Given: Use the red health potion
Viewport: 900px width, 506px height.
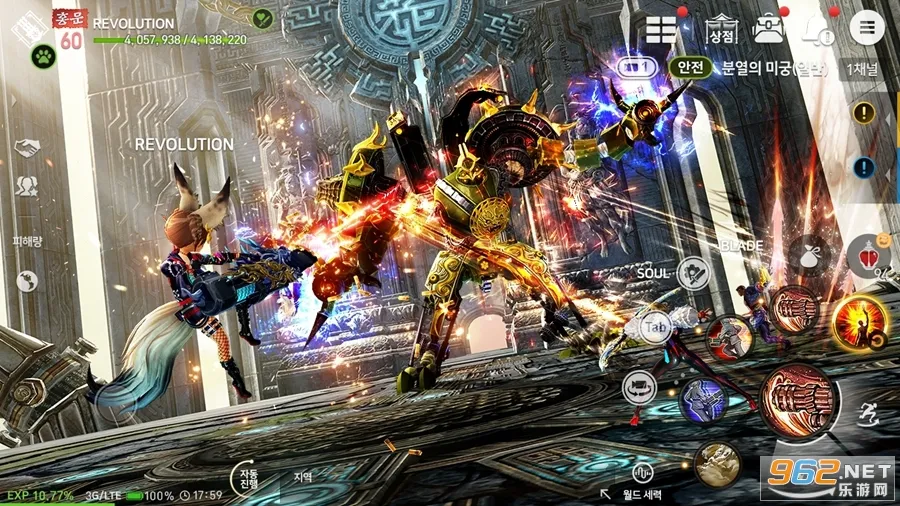Looking at the screenshot, I should (x=867, y=257).
